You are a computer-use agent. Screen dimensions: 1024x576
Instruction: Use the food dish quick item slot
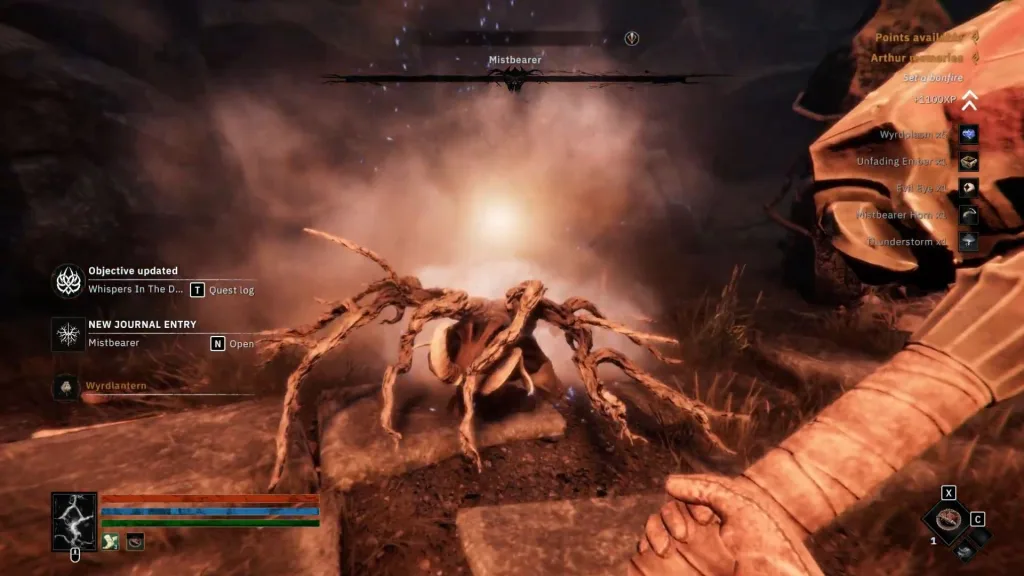[945, 519]
